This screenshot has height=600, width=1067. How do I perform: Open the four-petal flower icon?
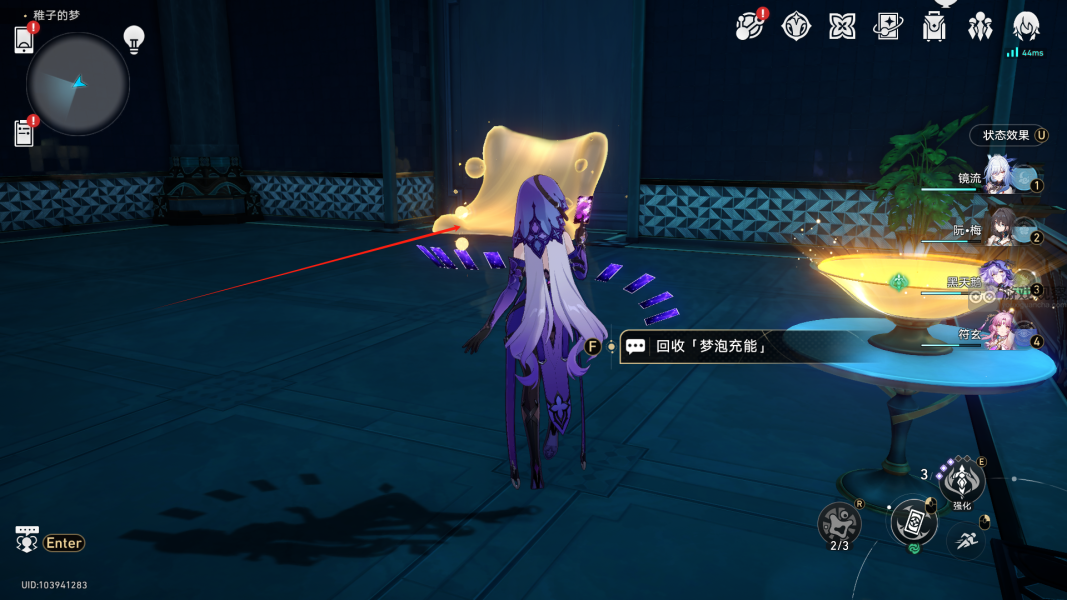[x=842, y=26]
